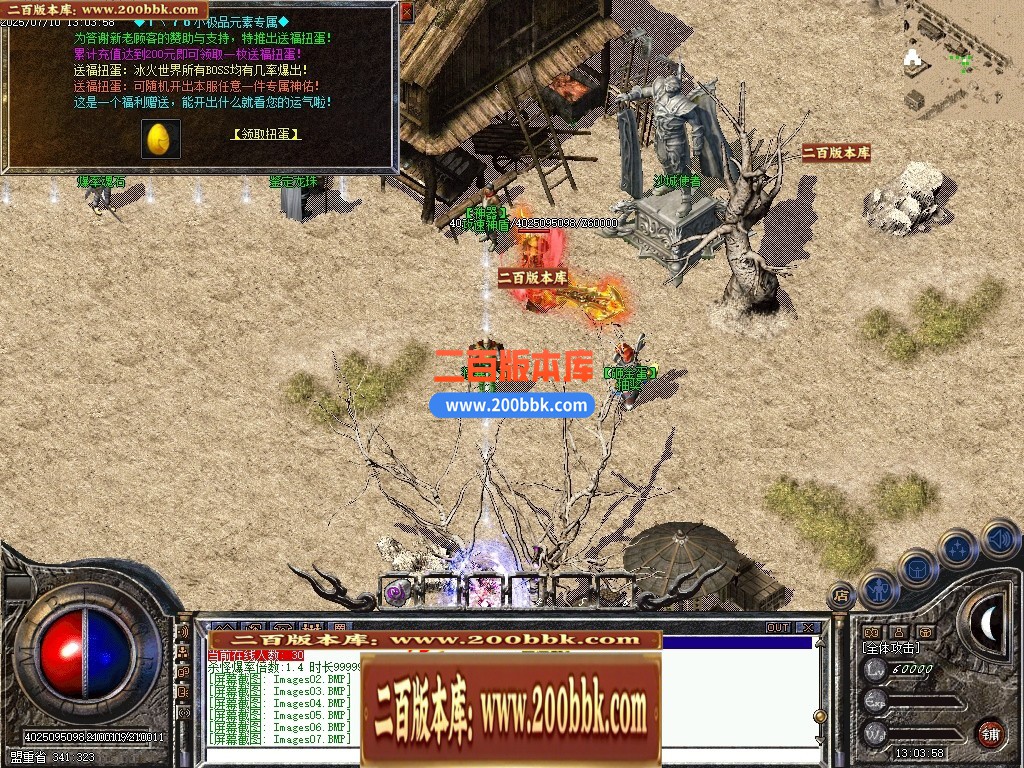Image resolution: width=1024 pixels, height=768 pixels.
Task: Click the chat panel OUT button
Action: 778,628
